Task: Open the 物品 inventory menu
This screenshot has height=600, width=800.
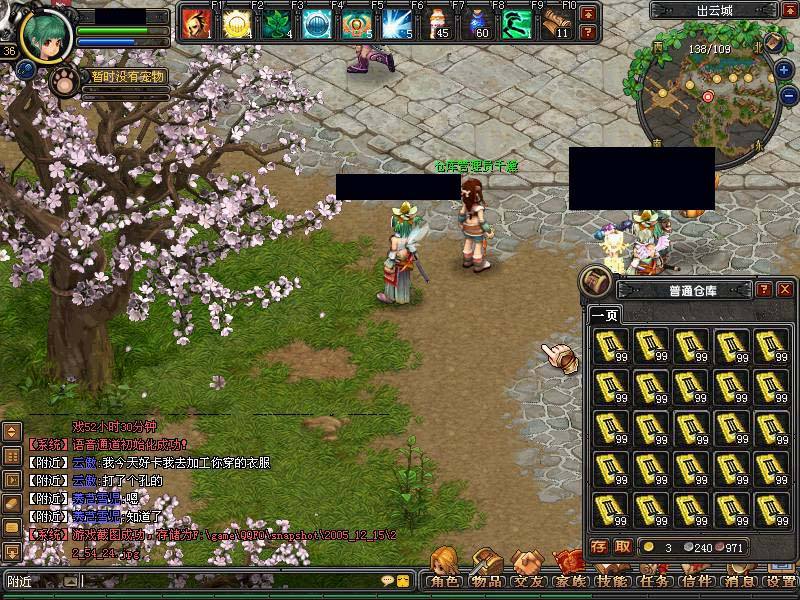Action: (487, 580)
